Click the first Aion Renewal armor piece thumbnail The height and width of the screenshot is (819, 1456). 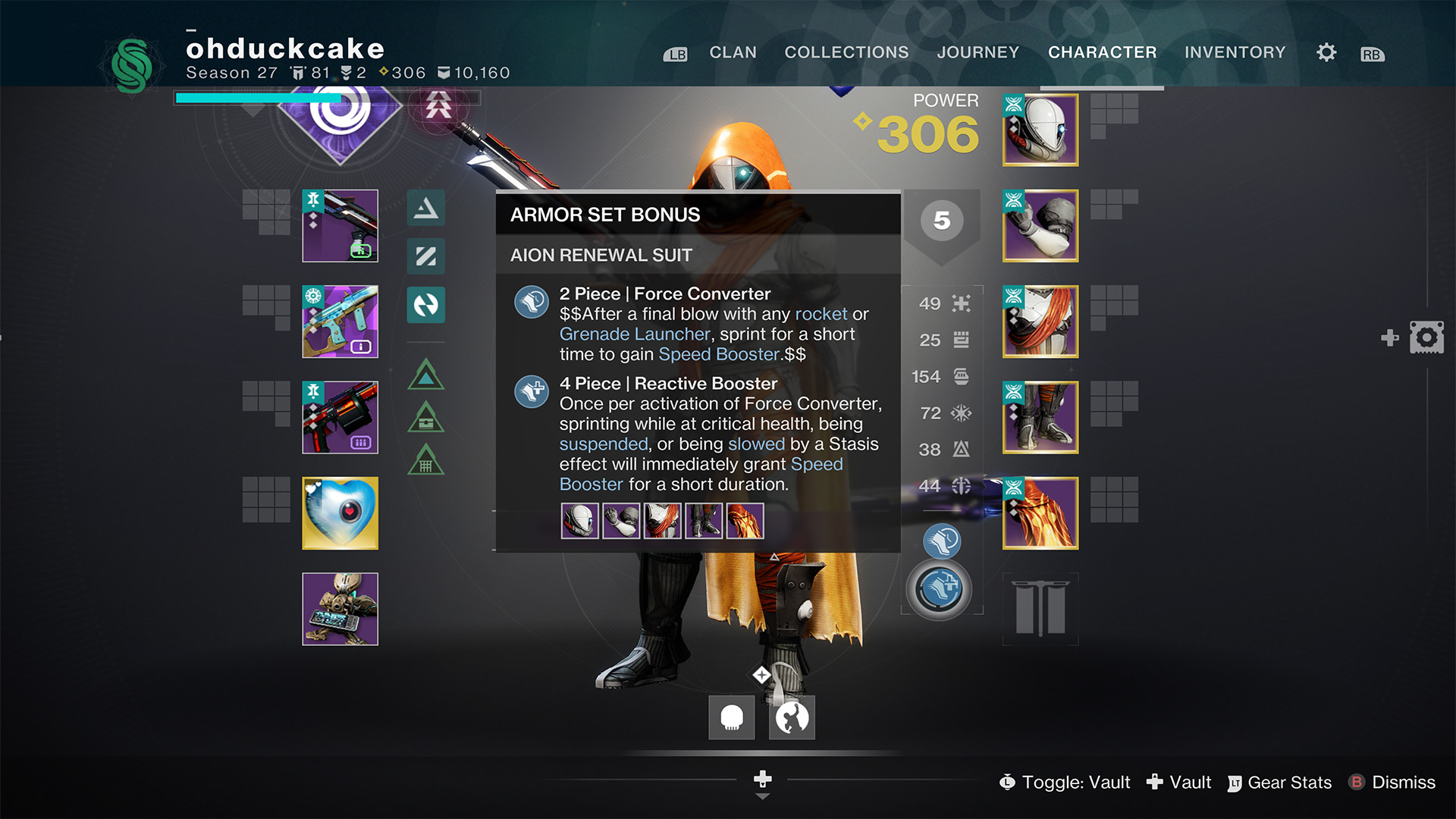pyautogui.click(x=580, y=520)
